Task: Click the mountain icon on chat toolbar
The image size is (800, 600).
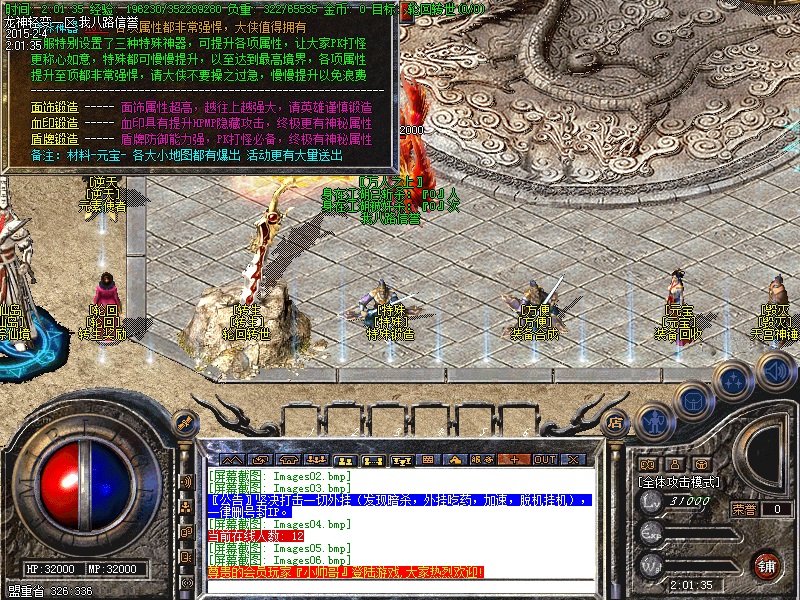Action: tap(234, 459)
